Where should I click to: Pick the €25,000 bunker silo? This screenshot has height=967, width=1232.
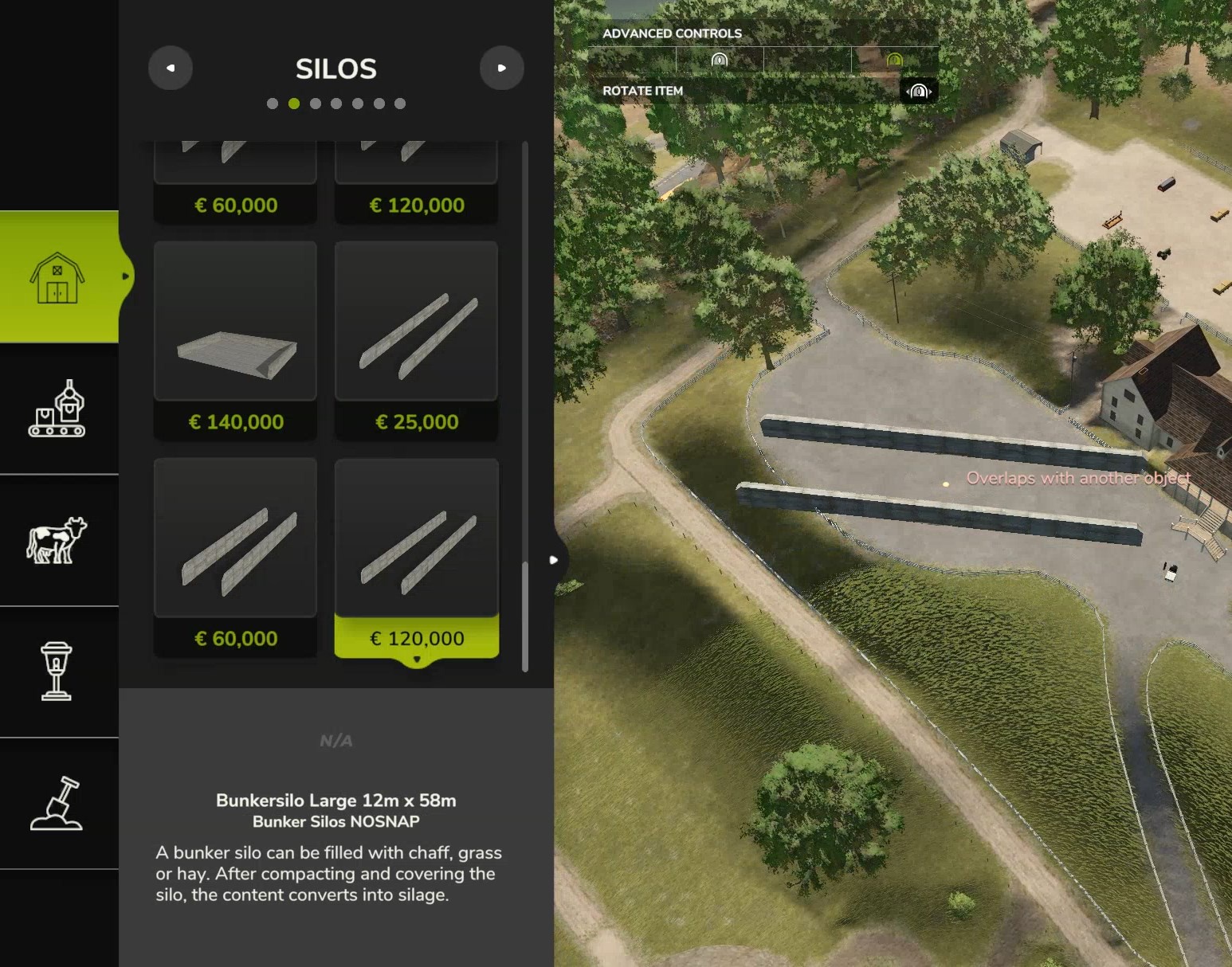point(417,340)
